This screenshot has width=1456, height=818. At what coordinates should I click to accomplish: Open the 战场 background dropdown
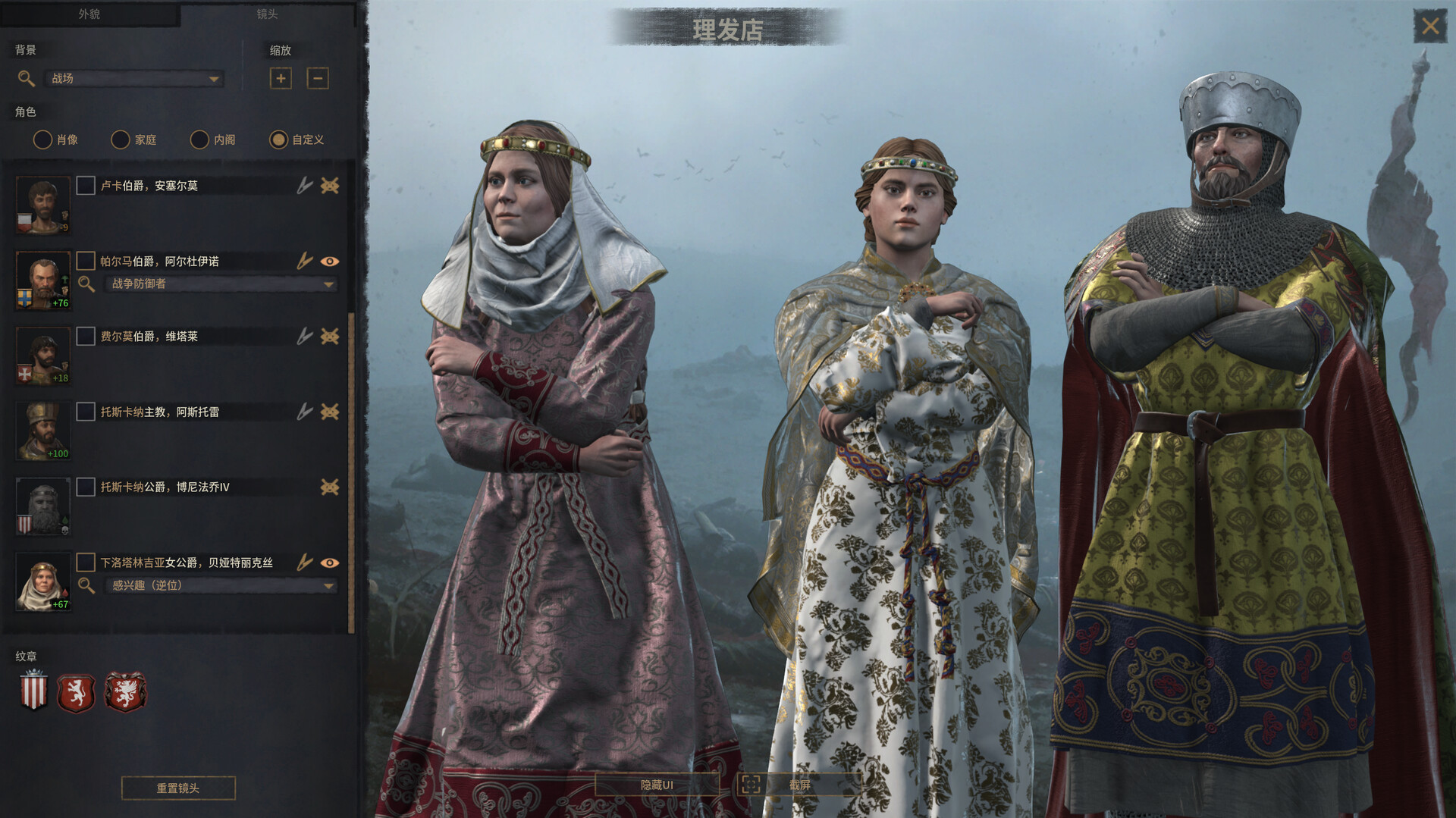134,78
